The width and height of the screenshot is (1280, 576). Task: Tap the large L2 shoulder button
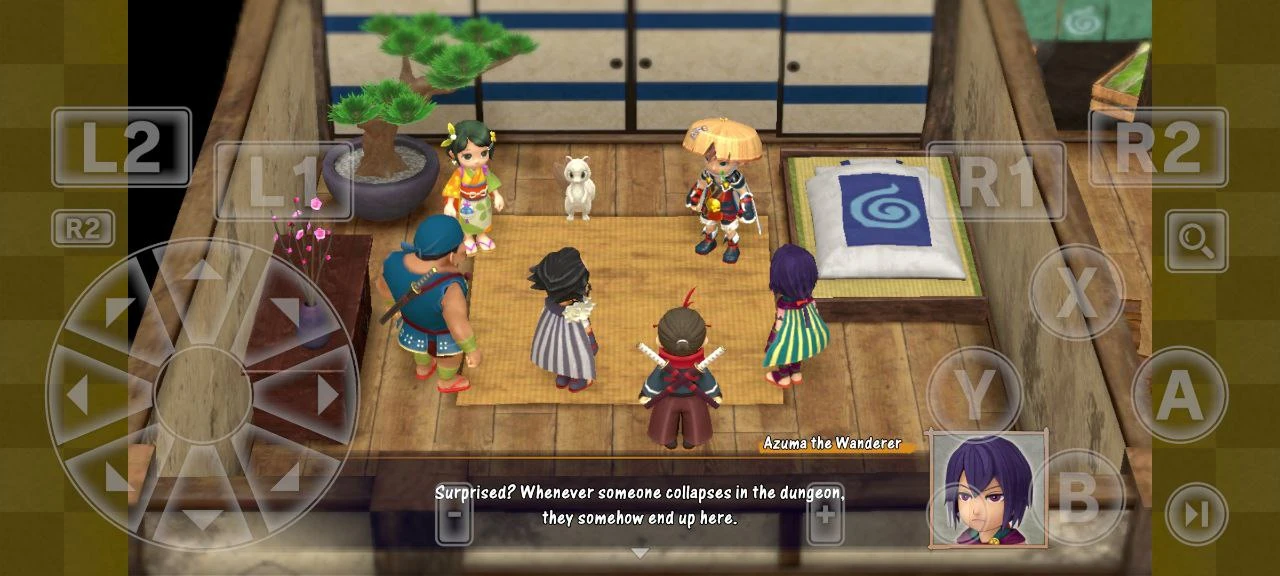121,147
